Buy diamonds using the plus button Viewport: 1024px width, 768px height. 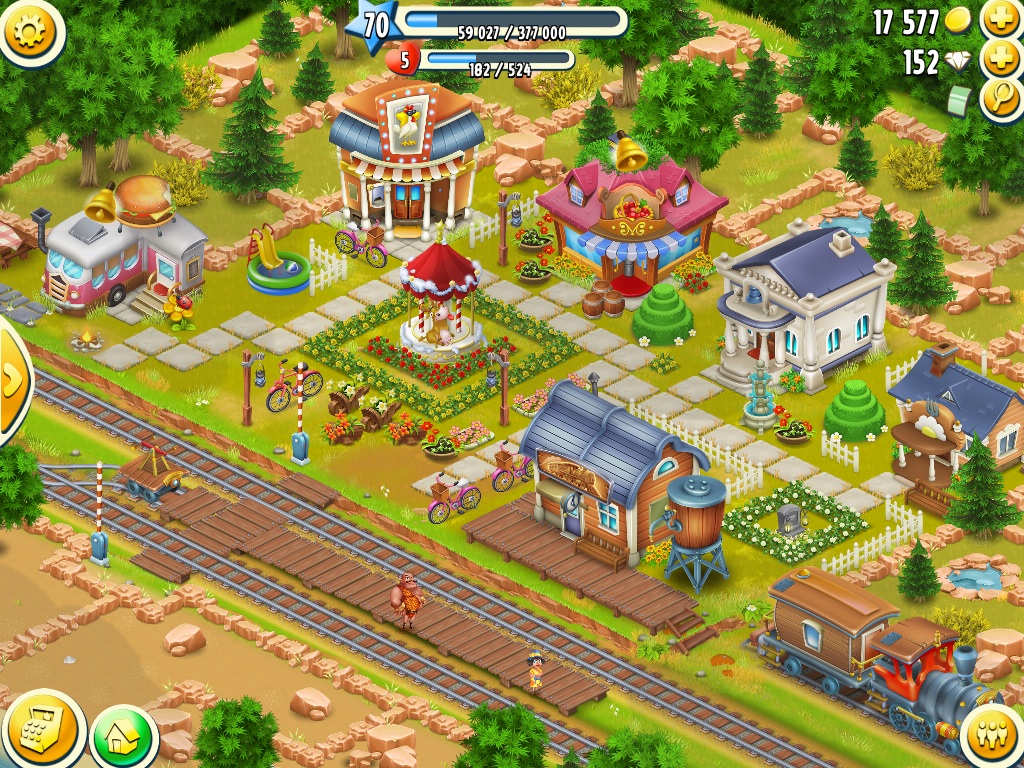[x=1000, y=59]
